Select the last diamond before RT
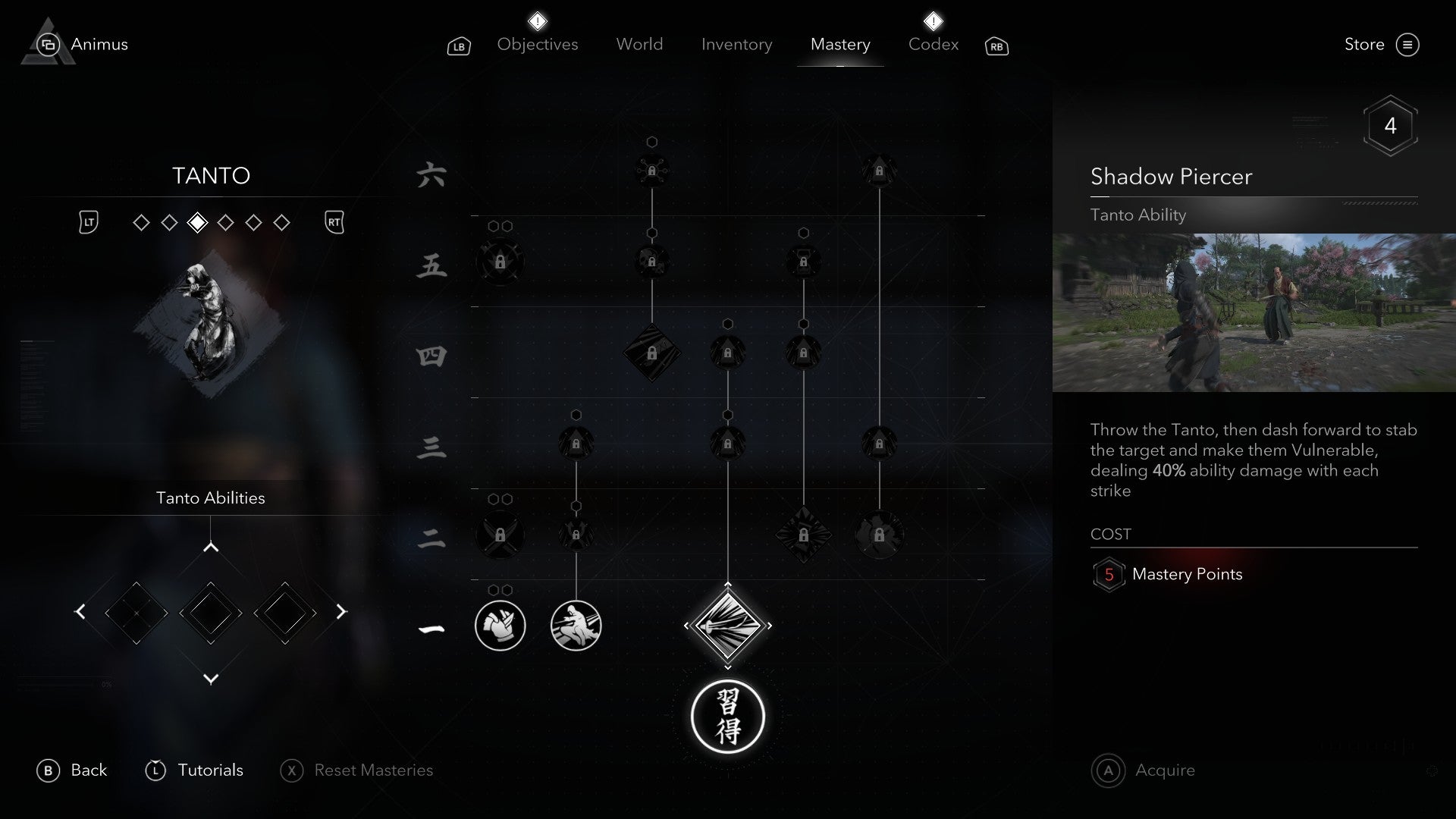Viewport: 1456px width, 819px height. [x=282, y=222]
